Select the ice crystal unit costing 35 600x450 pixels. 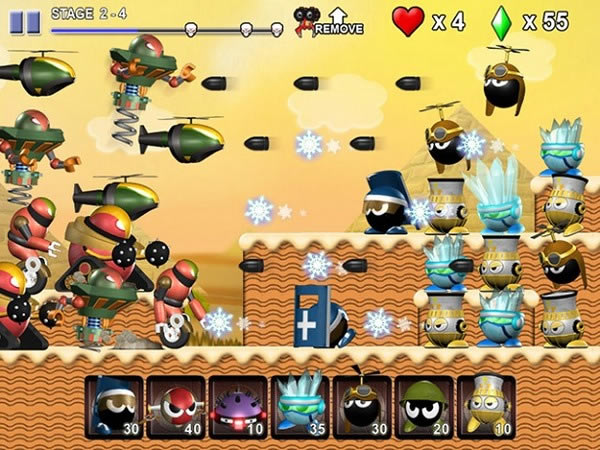coord(300,406)
